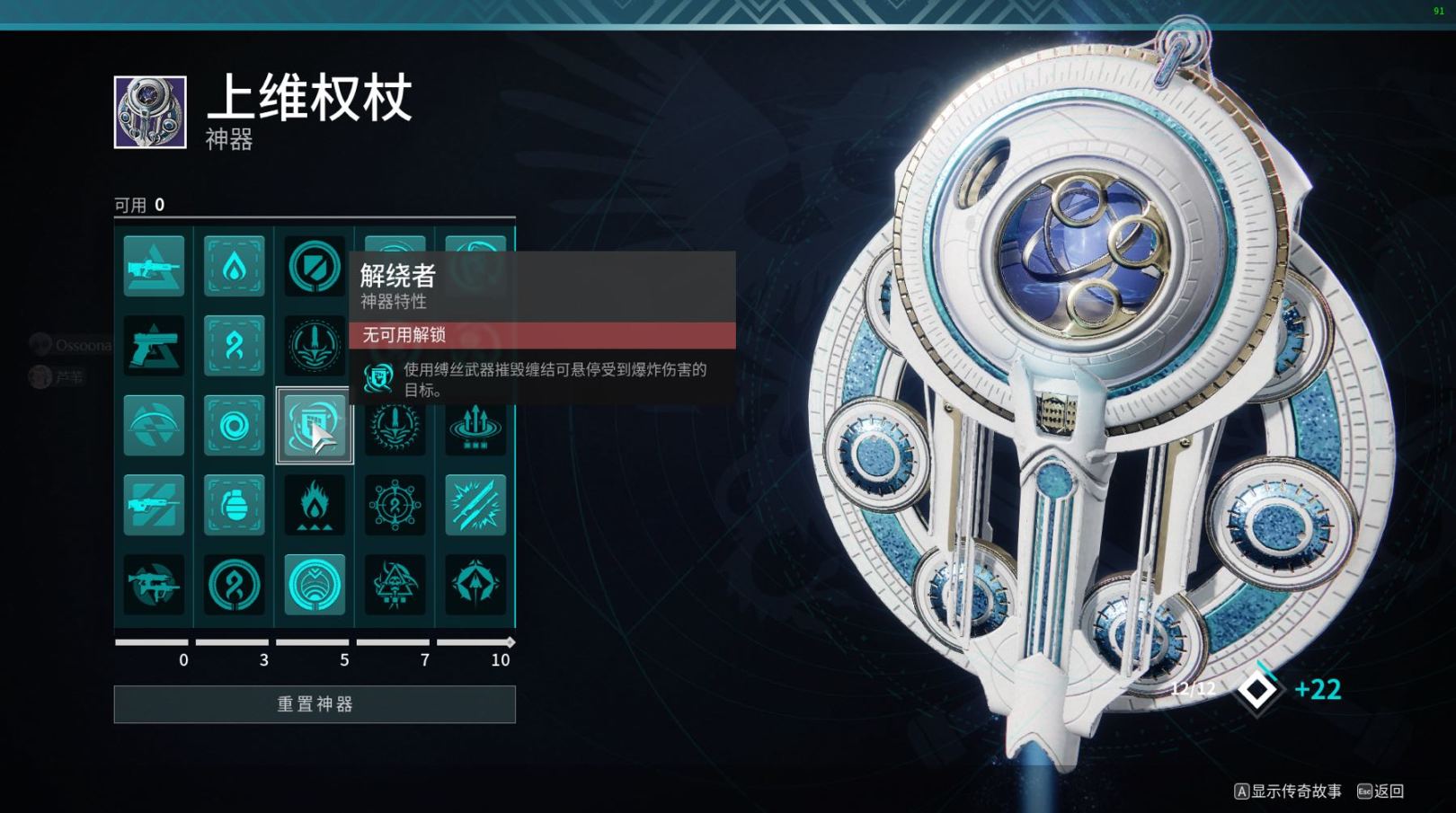Choose the circled strand symbol perk
The height and width of the screenshot is (813, 1456).
(x=234, y=585)
